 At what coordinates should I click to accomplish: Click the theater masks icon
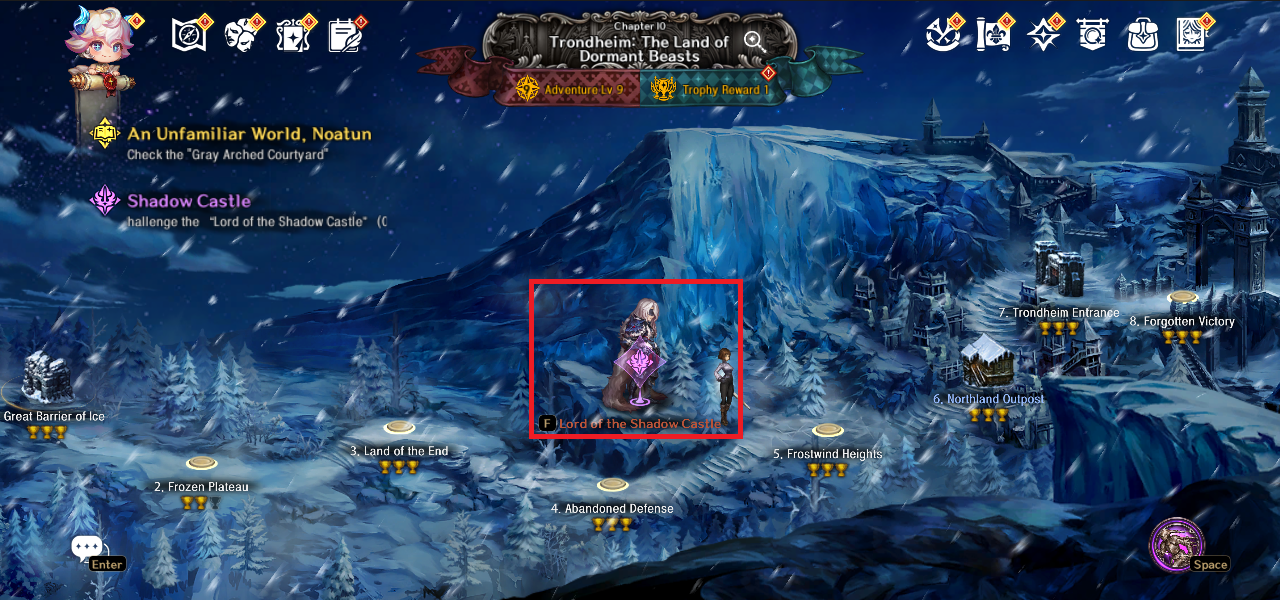click(x=241, y=35)
